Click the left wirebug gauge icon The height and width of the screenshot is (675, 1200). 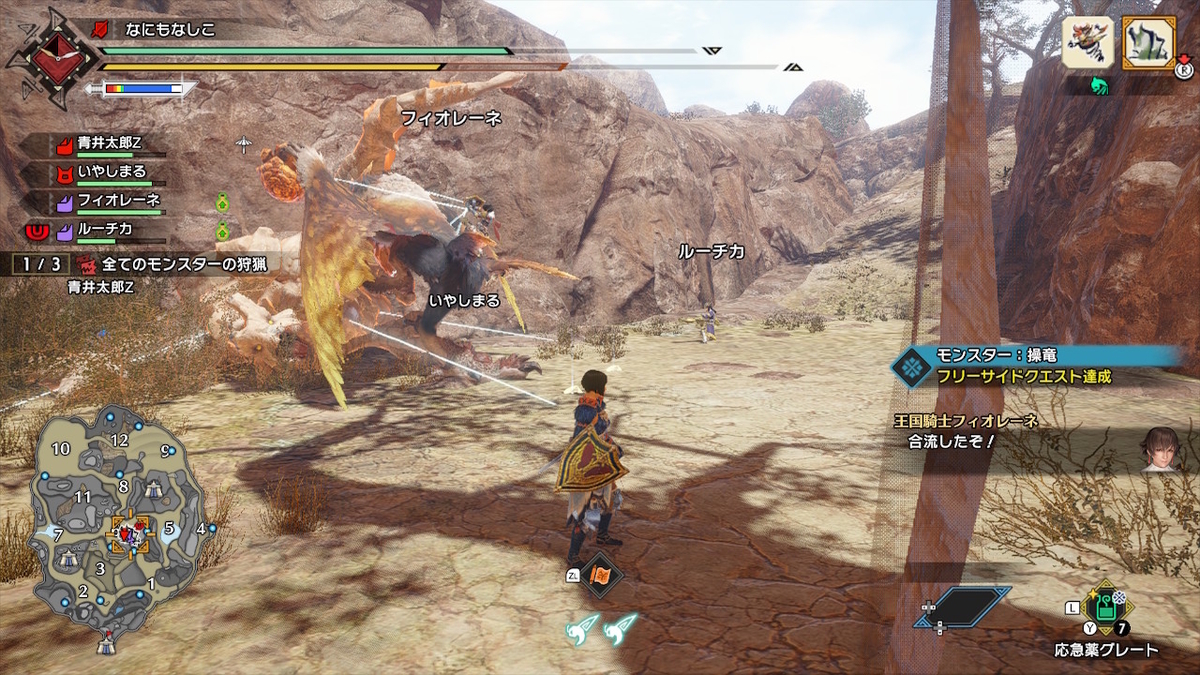(585, 627)
